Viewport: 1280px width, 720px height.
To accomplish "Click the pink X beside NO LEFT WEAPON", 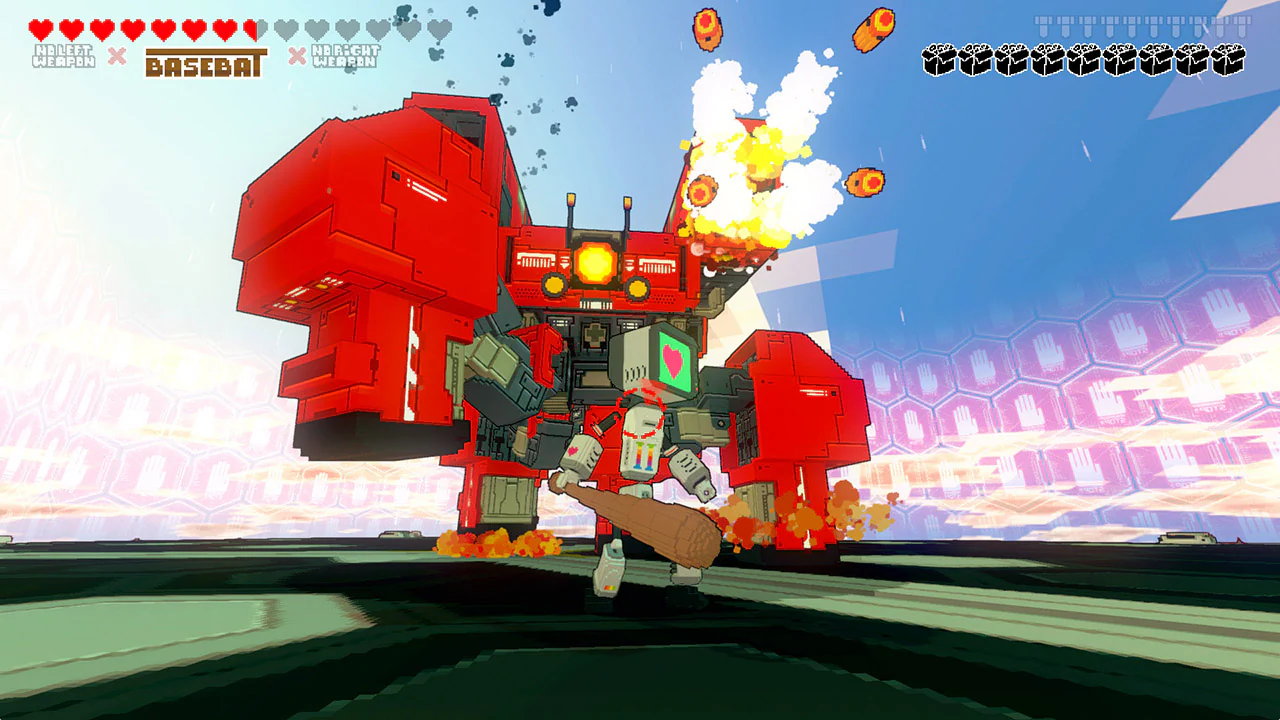I will (x=117, y=56).
